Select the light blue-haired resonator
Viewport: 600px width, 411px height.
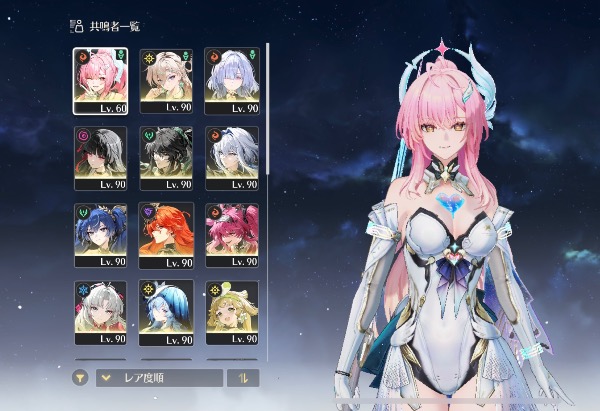tap(166, 311)
